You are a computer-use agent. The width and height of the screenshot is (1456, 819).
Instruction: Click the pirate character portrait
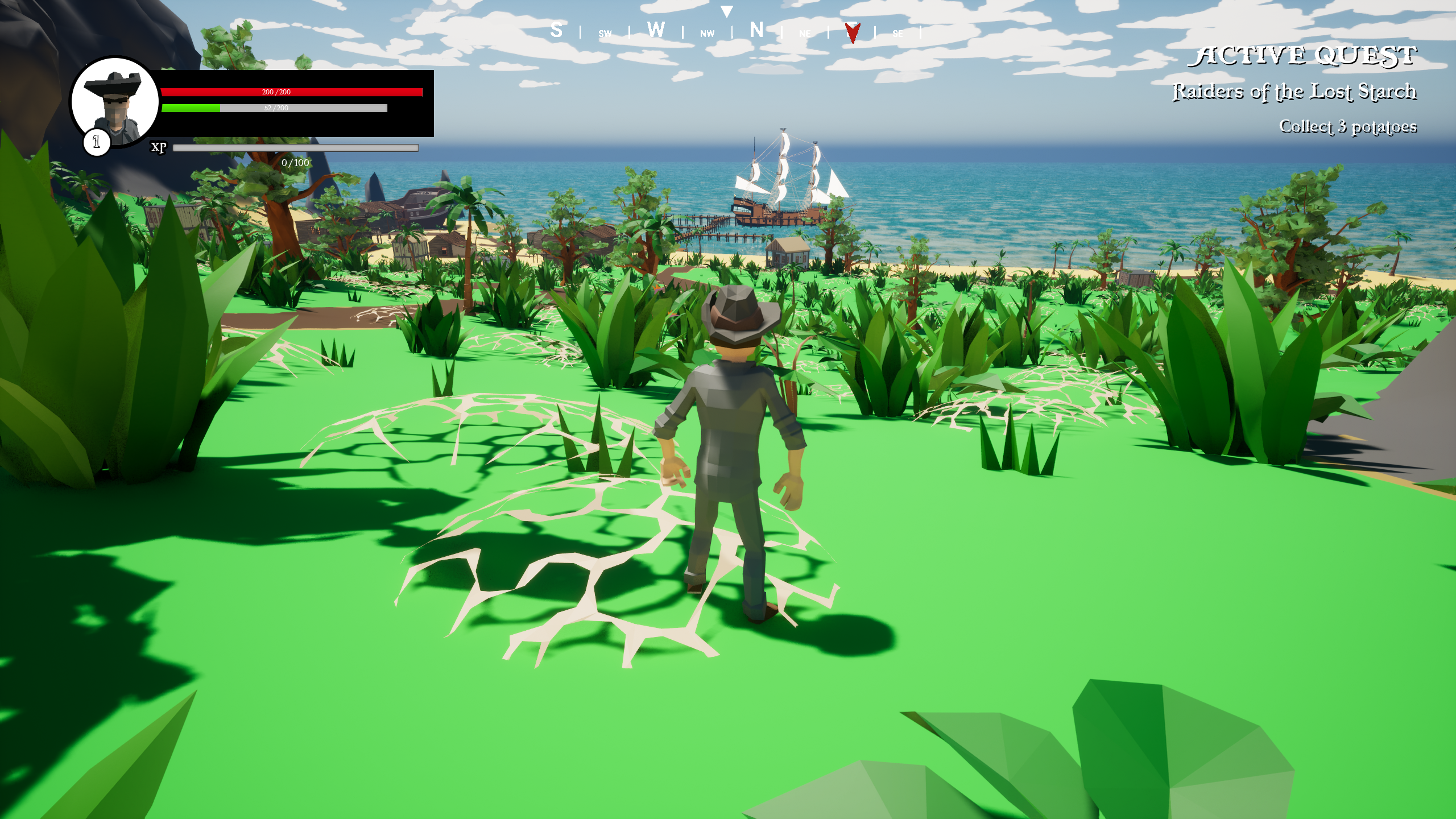[115, 101]
